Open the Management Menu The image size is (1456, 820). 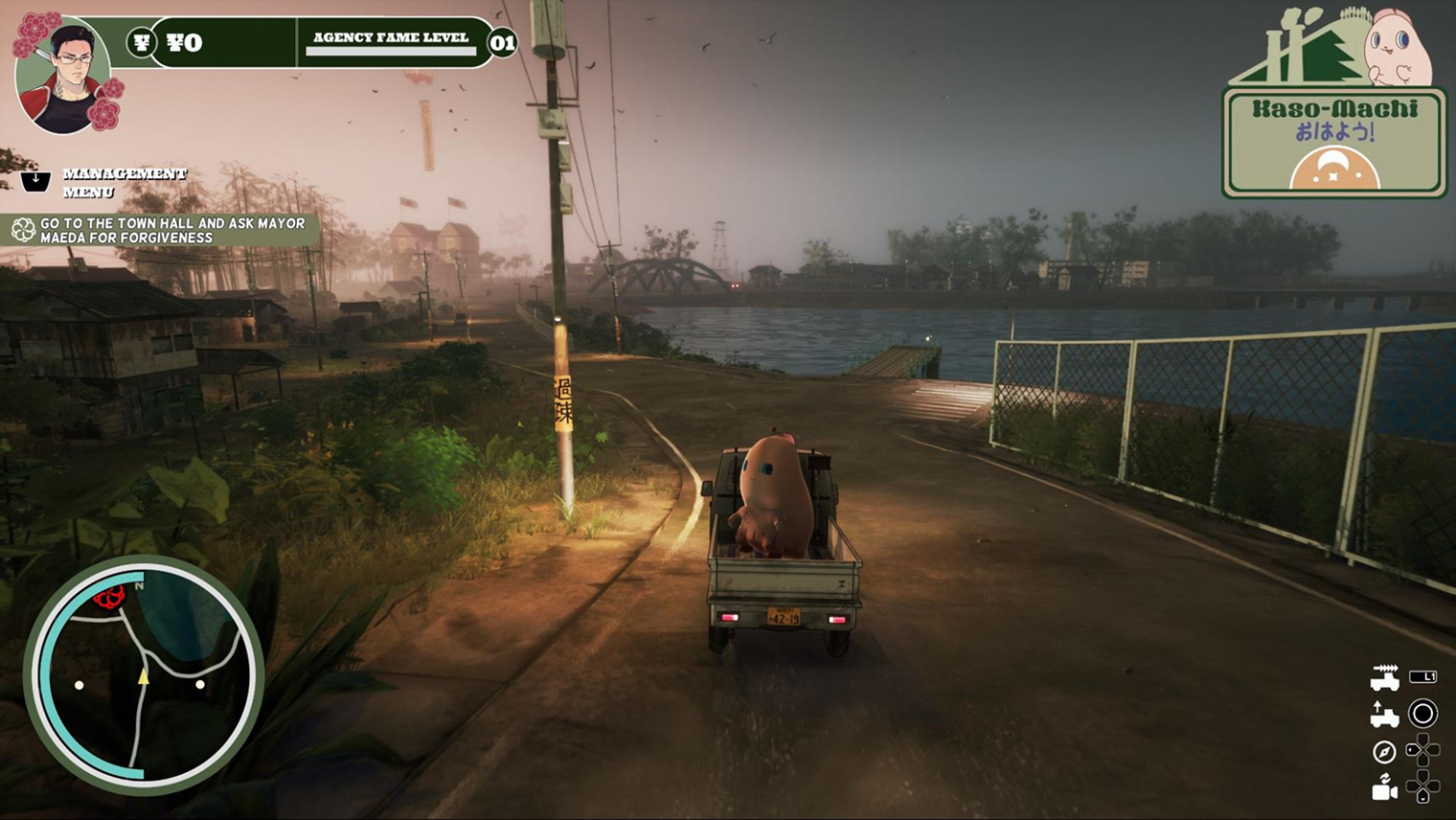click(124, 182)
